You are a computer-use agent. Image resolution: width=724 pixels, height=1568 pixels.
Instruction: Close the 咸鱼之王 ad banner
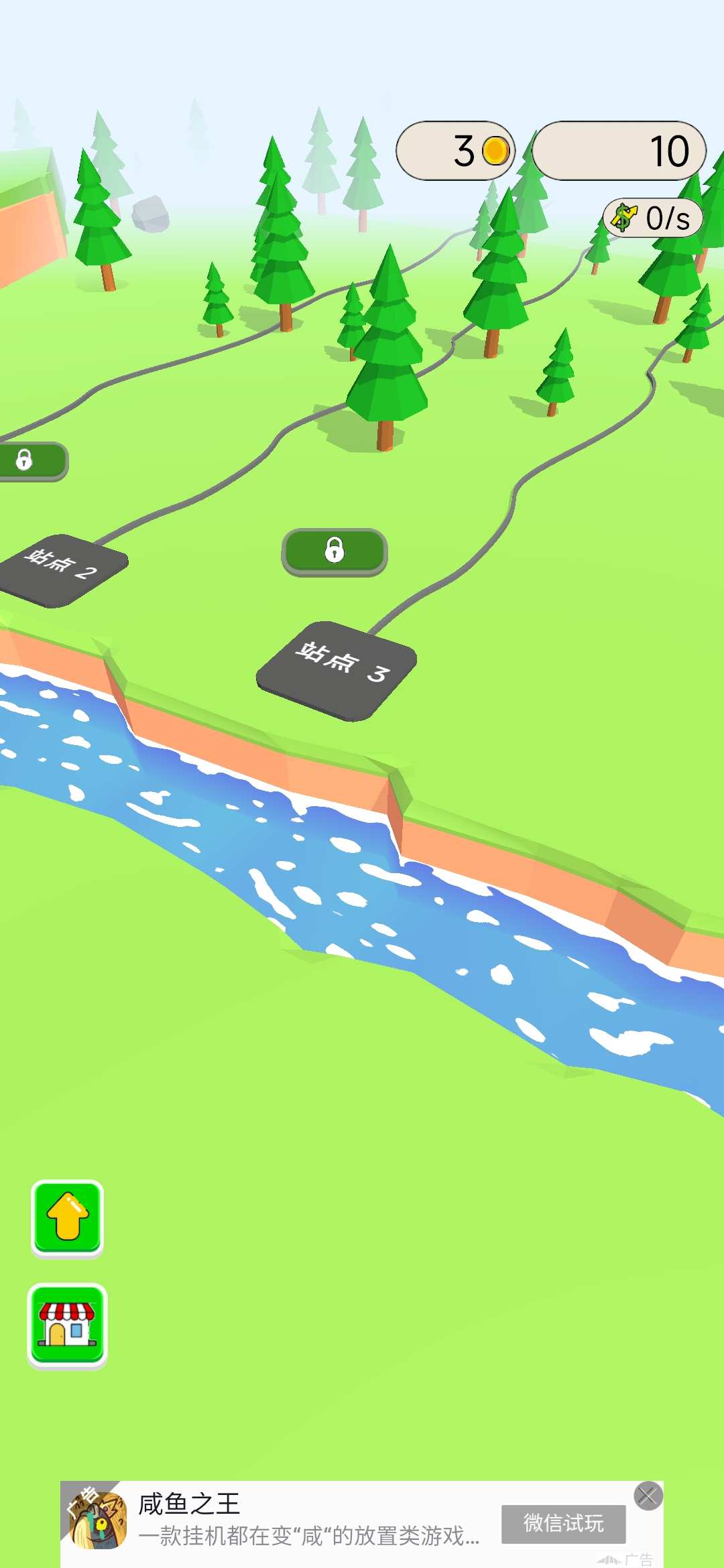(x=648, y=1496)
